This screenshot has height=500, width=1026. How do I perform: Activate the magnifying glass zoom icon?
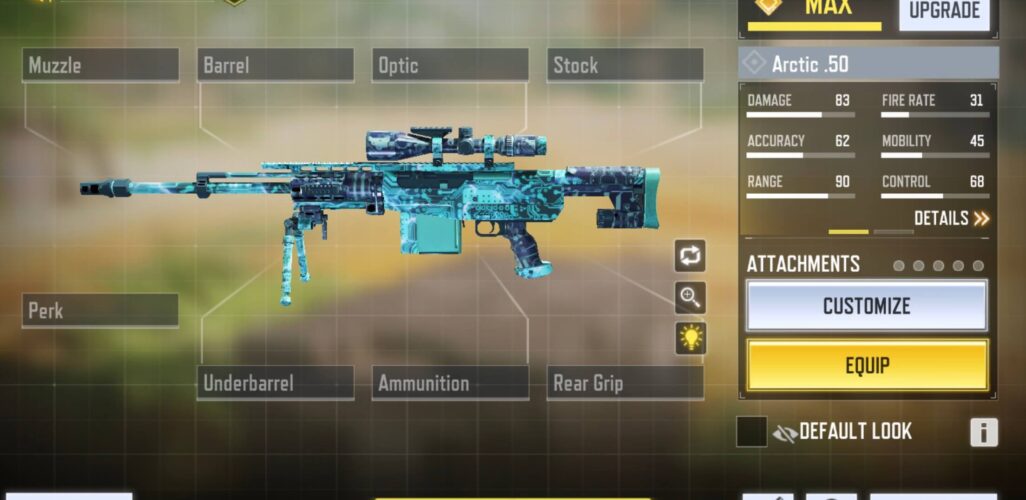[x=690, y=297]
